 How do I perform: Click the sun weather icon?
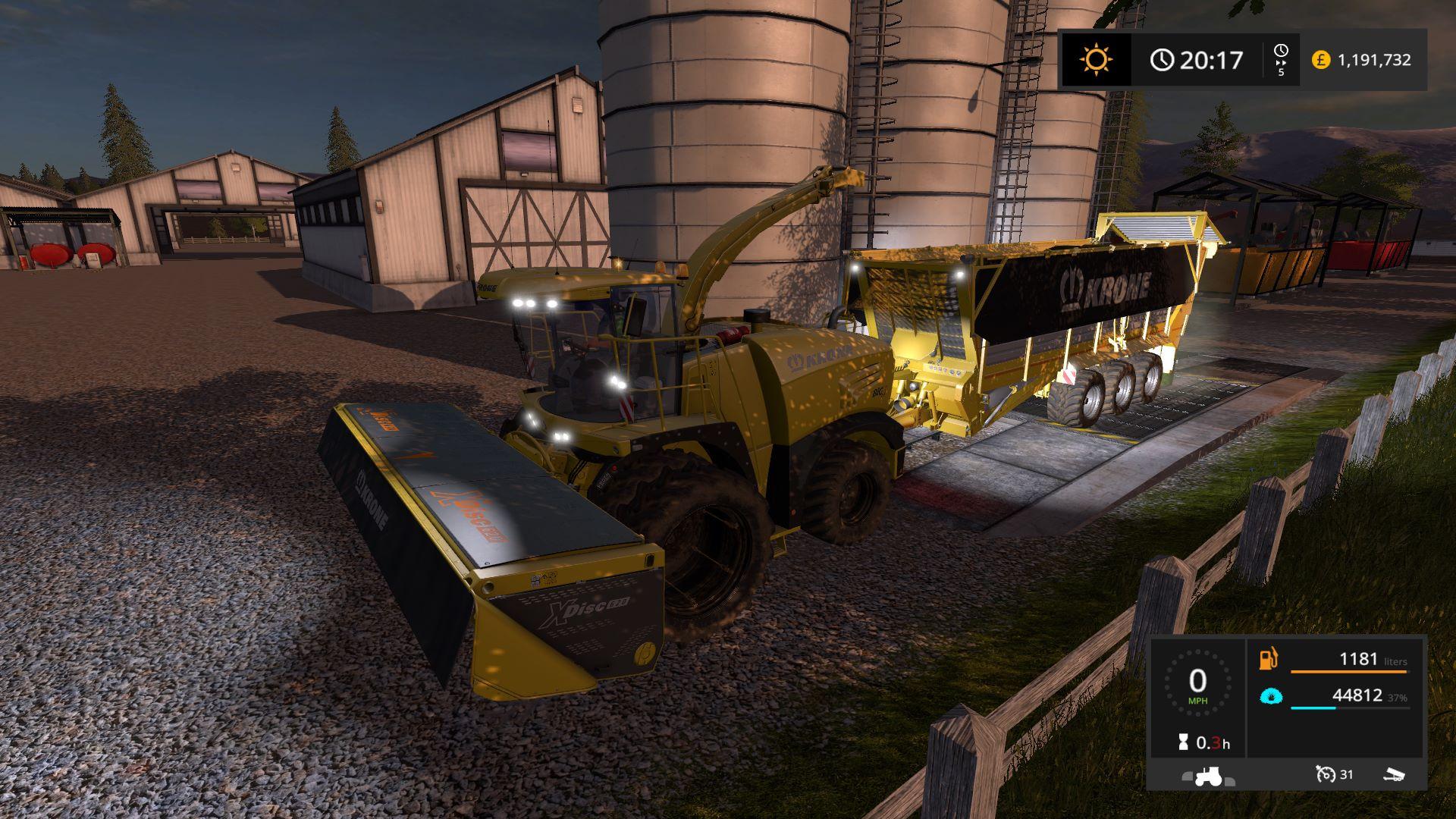click(x=1096, y=59)
